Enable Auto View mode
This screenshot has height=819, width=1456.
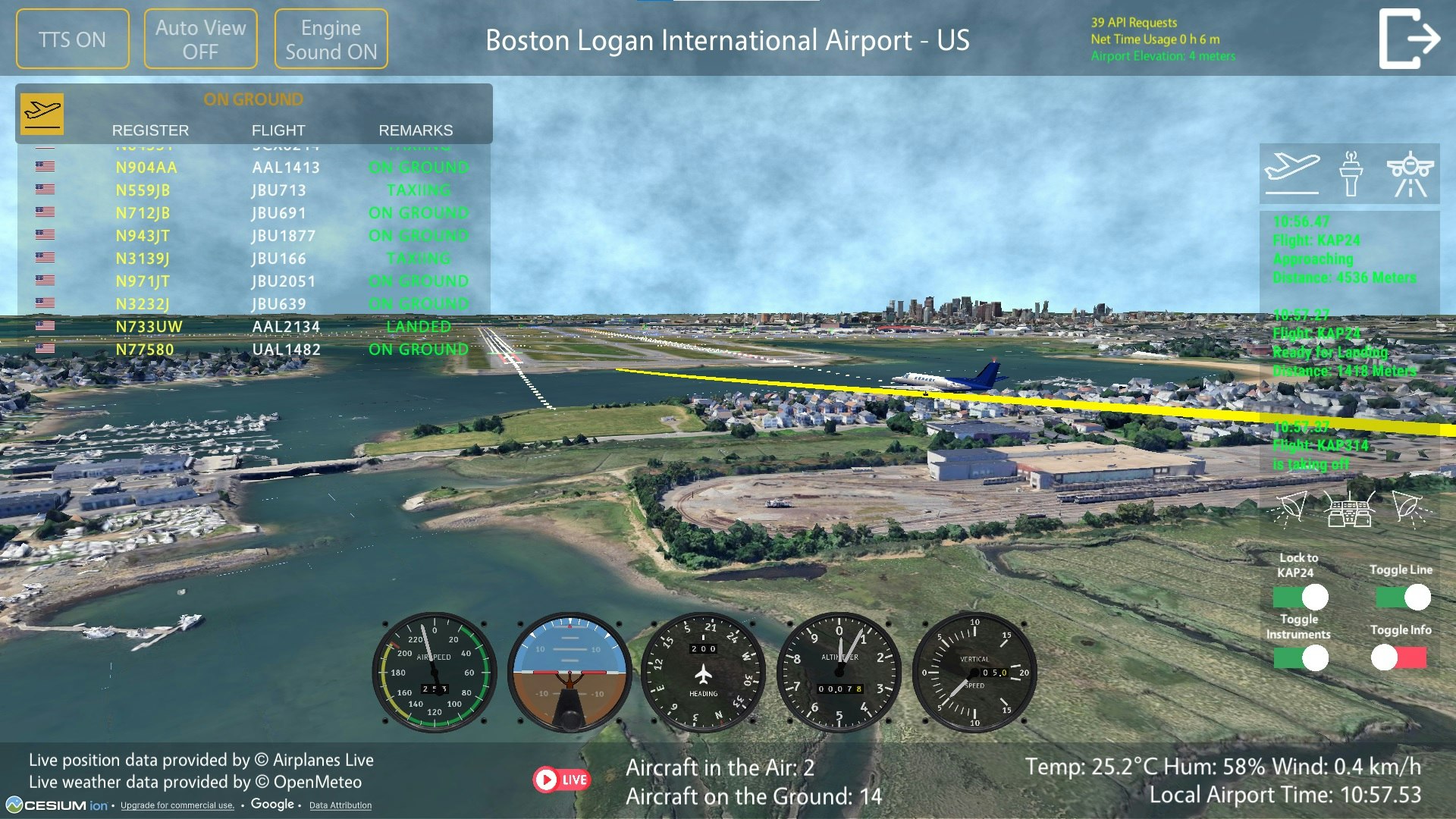click(200, 38)
